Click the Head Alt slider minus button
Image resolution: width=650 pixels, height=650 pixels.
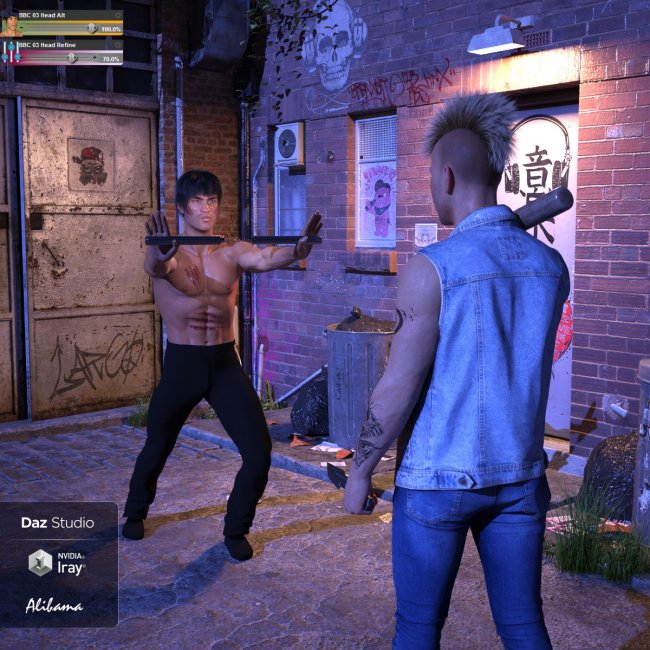click(x=22, y=29)
